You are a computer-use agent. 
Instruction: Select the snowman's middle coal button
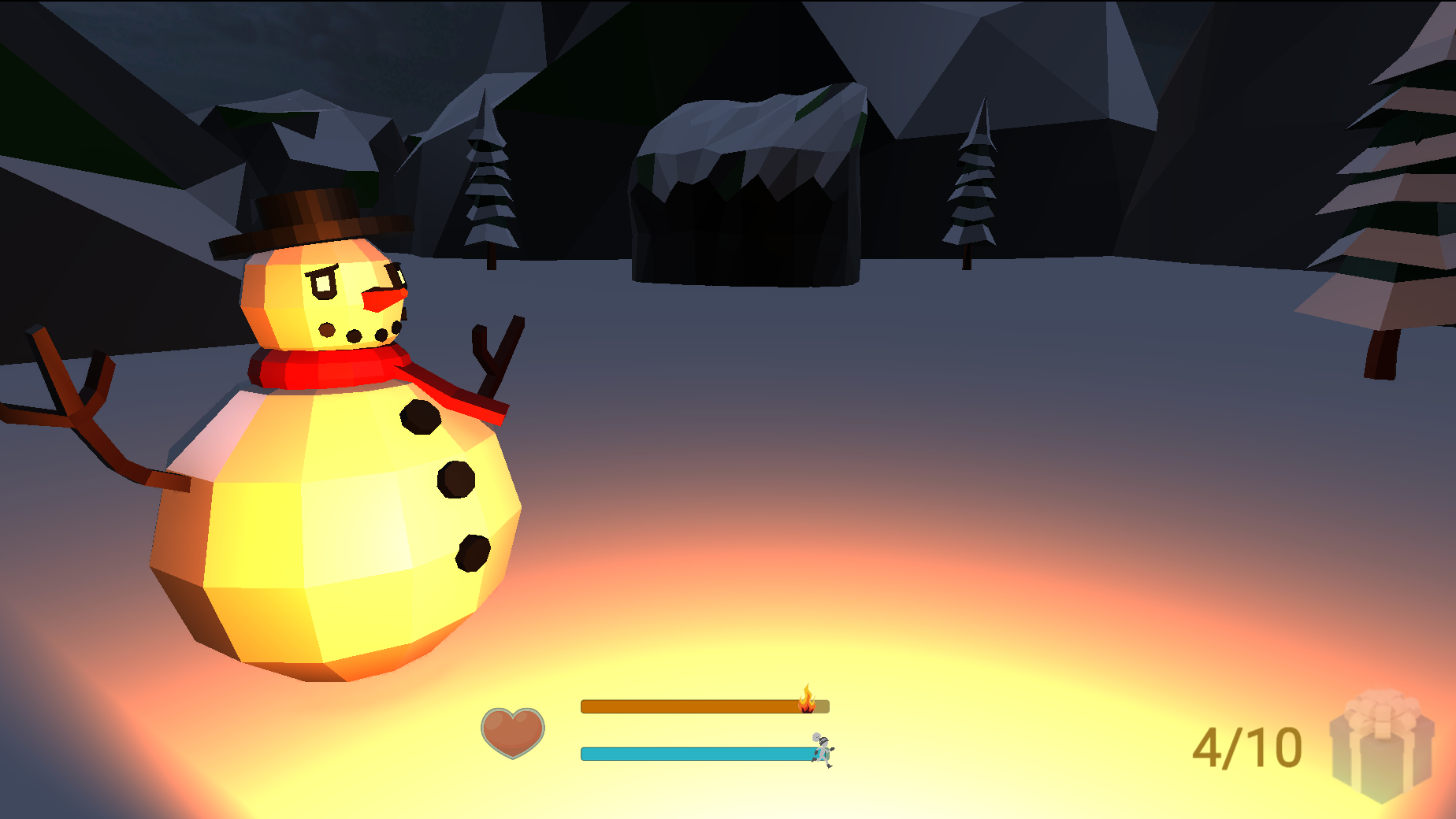click(455, 480)
